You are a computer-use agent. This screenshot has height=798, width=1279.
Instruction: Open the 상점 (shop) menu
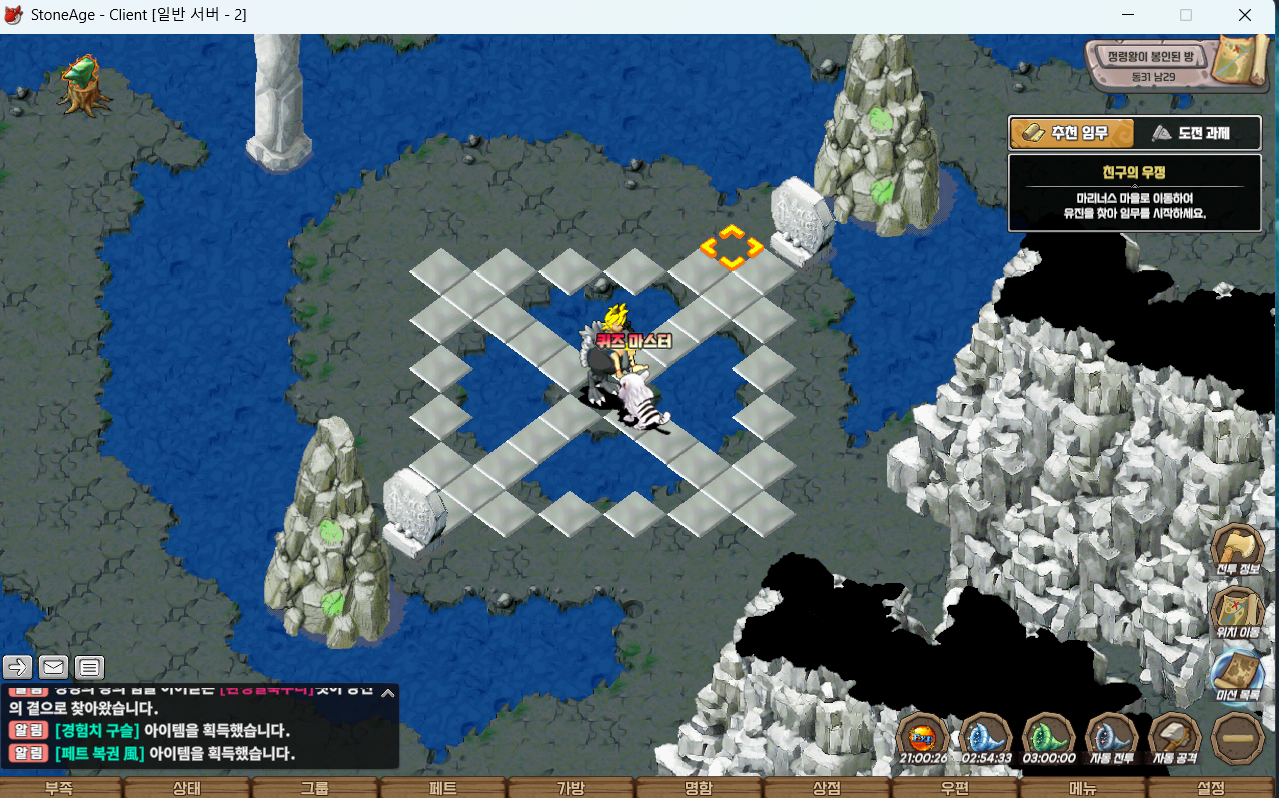pyautogui.click(x=826, y=788)
